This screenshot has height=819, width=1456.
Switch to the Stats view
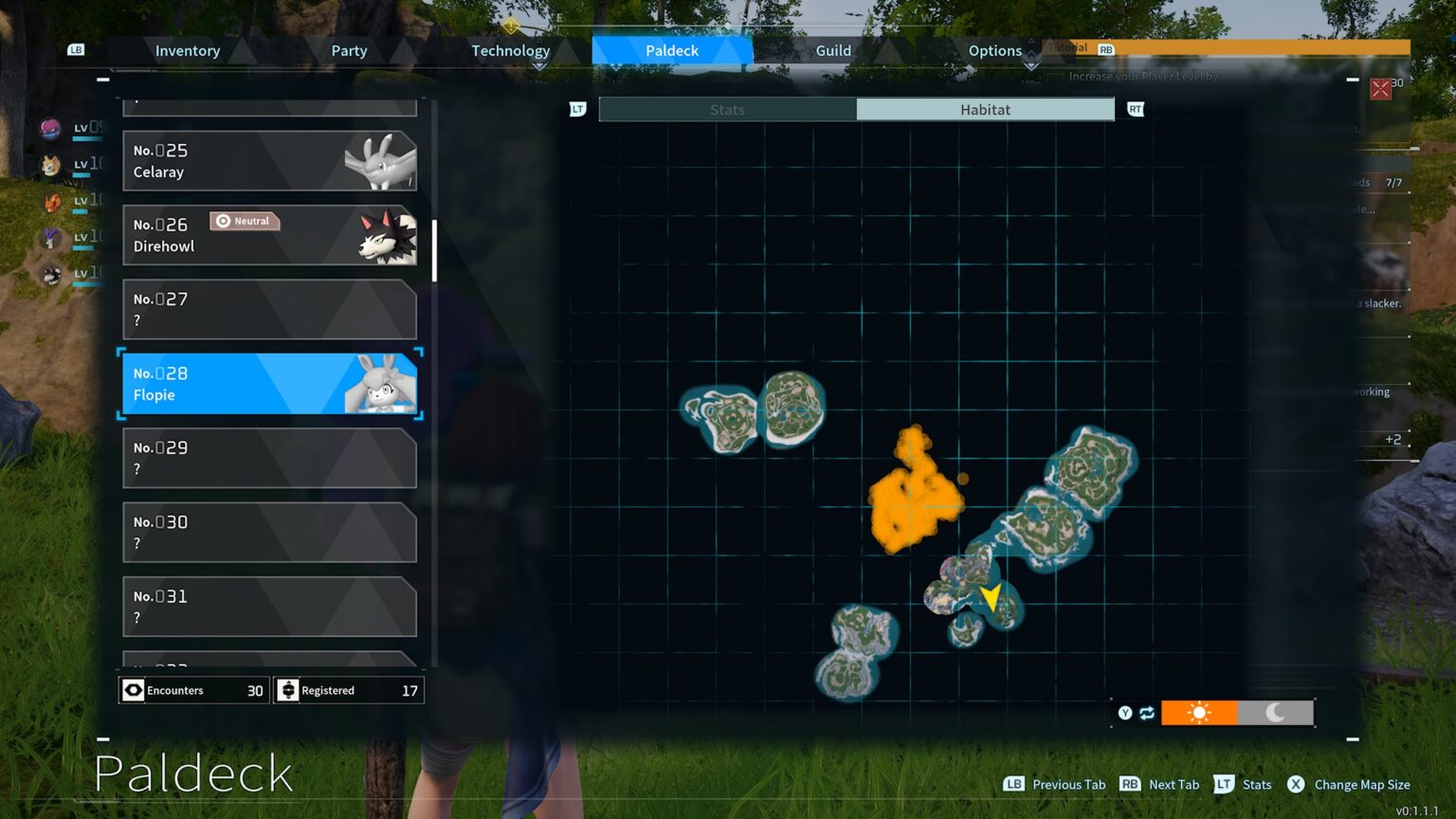click(x=727, y=109)
